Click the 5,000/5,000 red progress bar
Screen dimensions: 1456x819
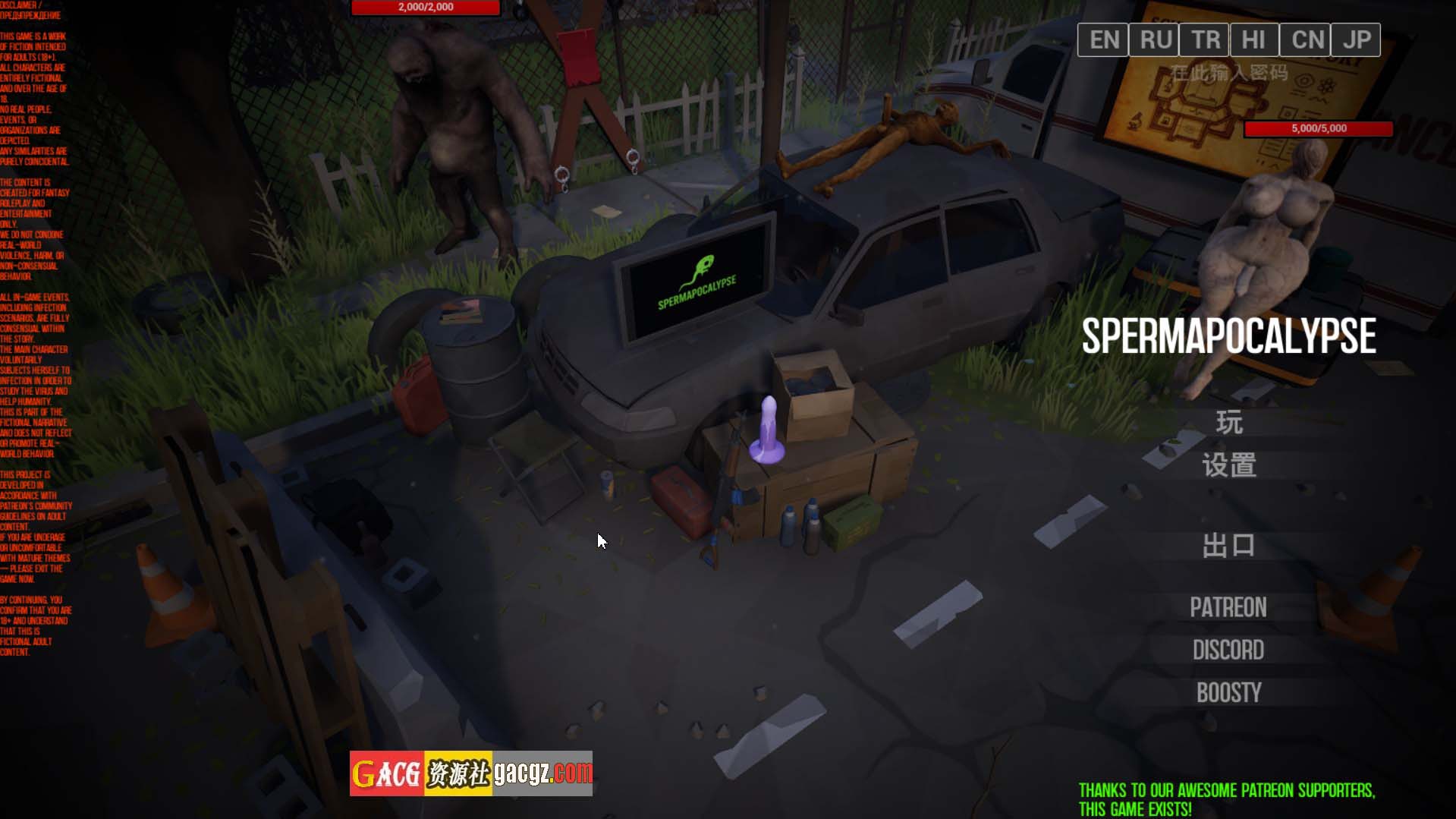click(x=1319, y=128)
